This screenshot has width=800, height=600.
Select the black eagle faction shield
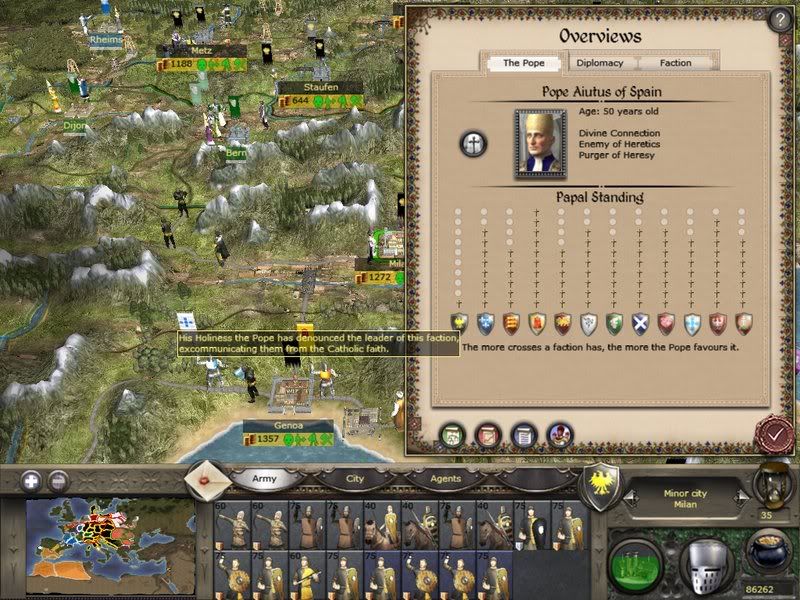click(460, 322)
